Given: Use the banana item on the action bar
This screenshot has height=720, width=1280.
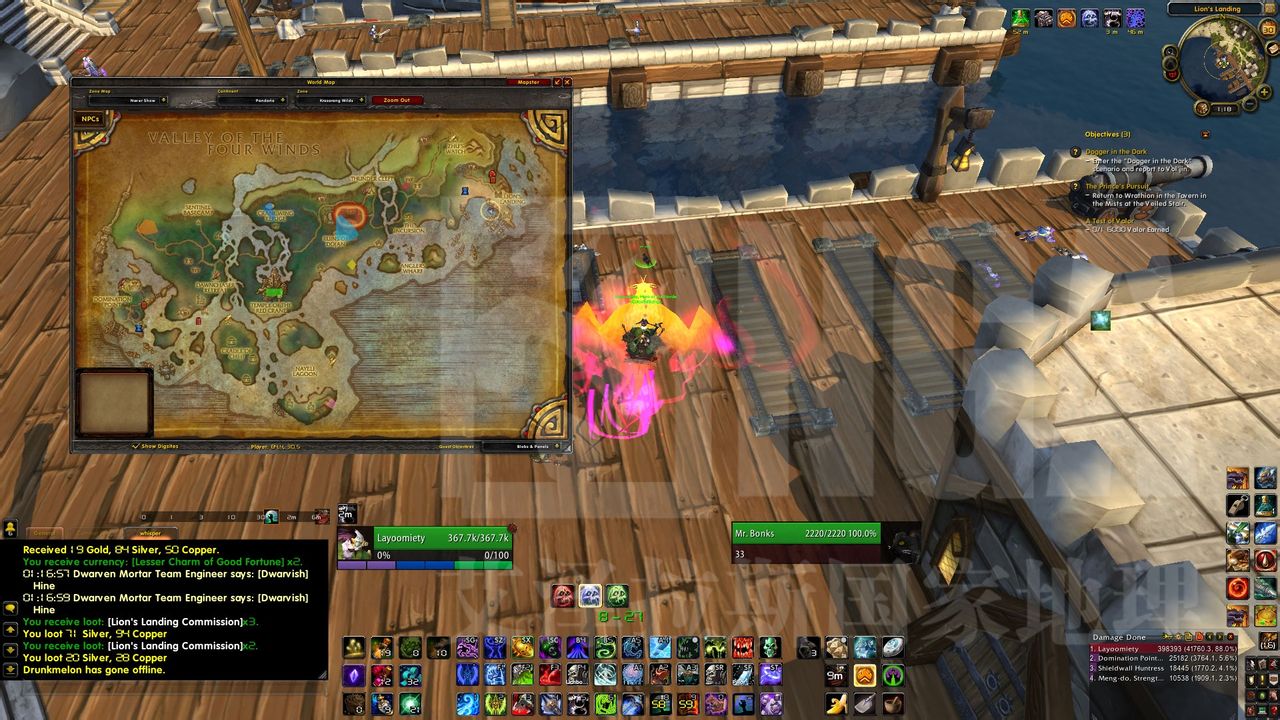Looking at the screenshot, I should [837, 704].
